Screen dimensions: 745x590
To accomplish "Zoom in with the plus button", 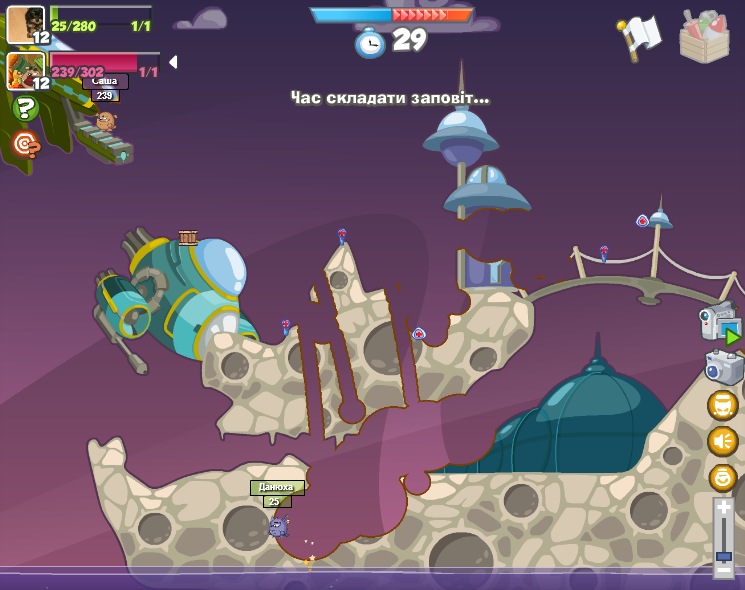I will point(723,509).
